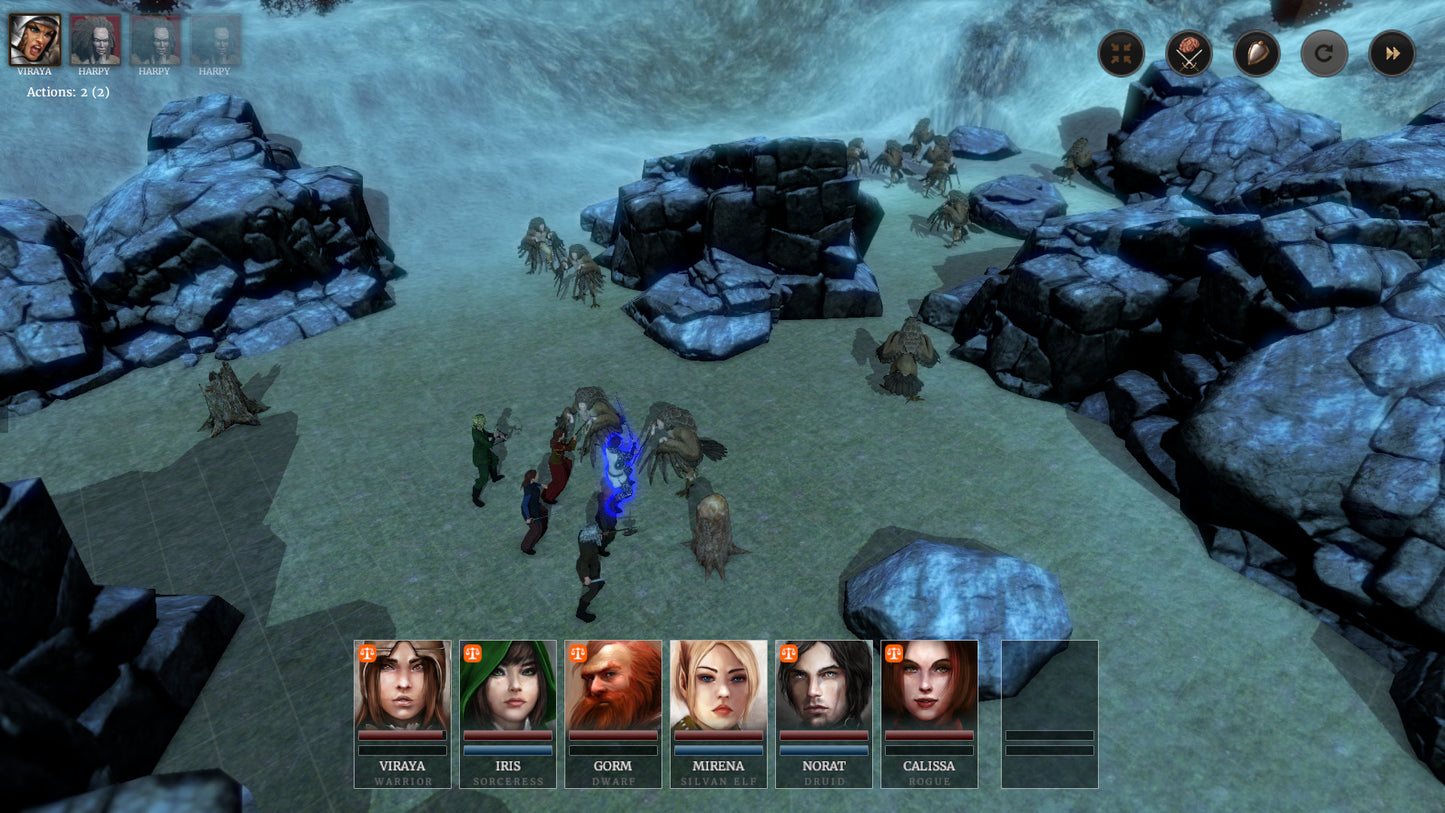Click the scales icon on Viraya's card
1445x813 pixels.
[x=366, y=655]
